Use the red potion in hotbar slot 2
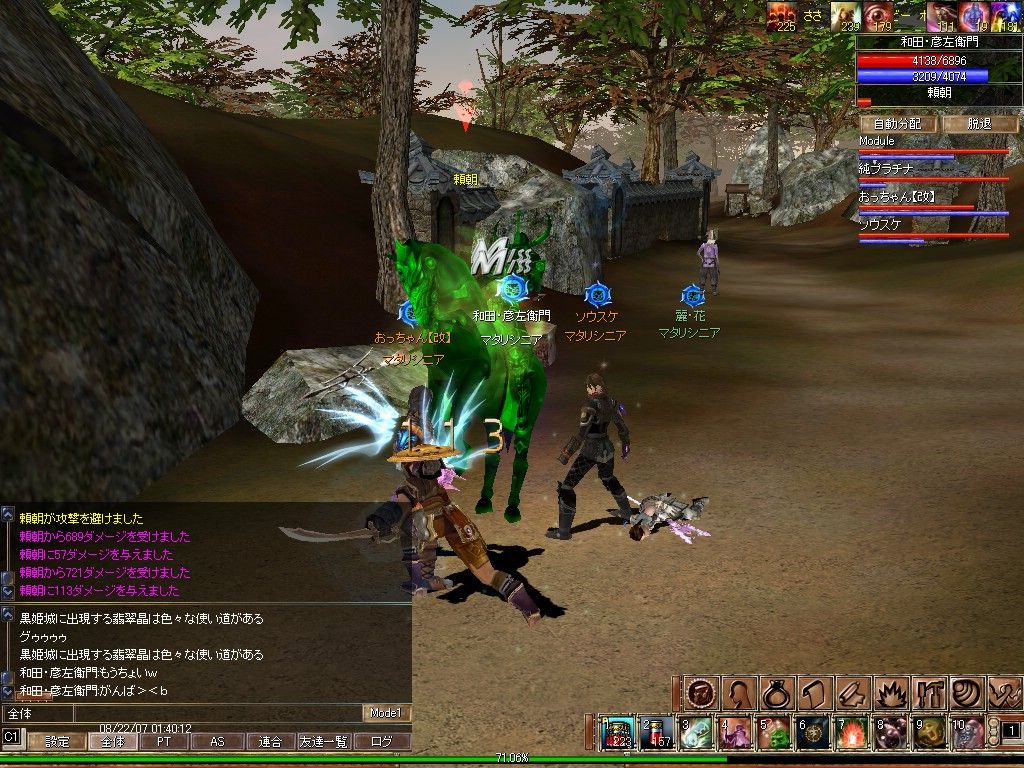 tap(657, 734)
